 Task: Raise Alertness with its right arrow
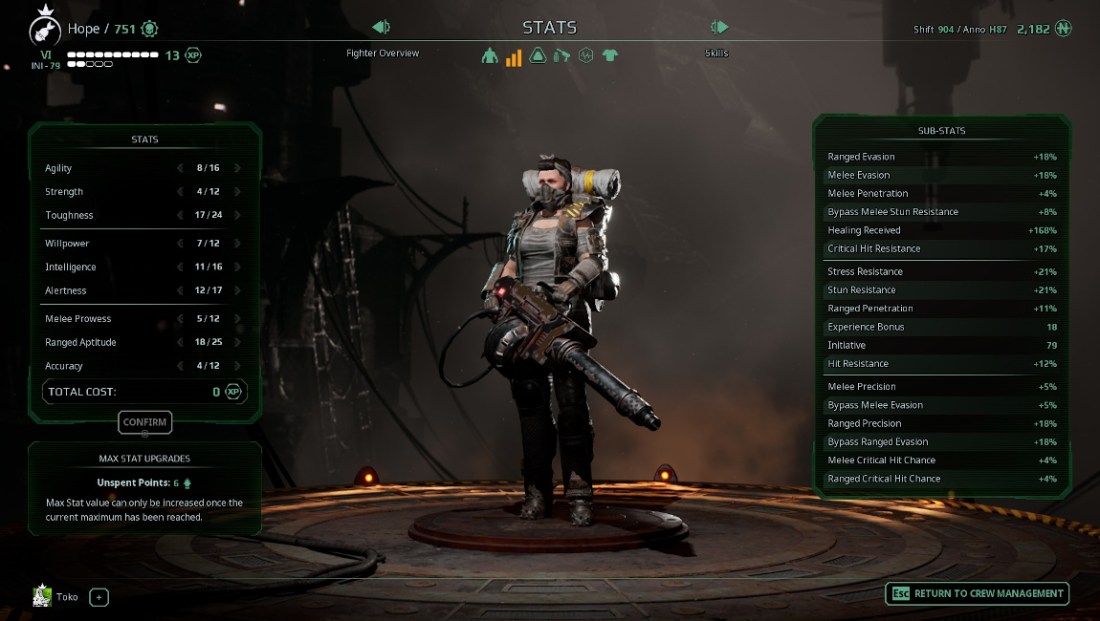pyautogui.click(x=238, y=290)
